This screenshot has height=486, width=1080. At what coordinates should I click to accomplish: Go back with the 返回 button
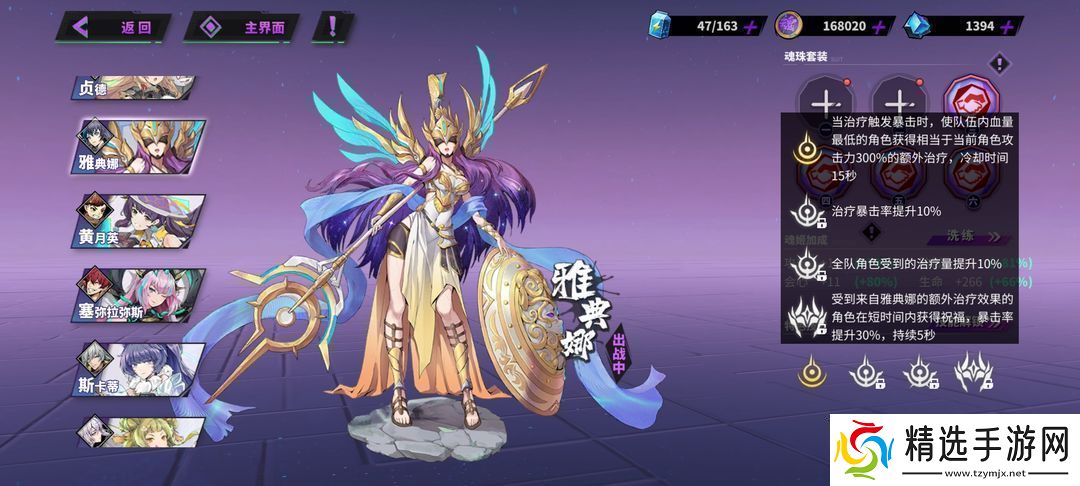[x=117, y=27]
